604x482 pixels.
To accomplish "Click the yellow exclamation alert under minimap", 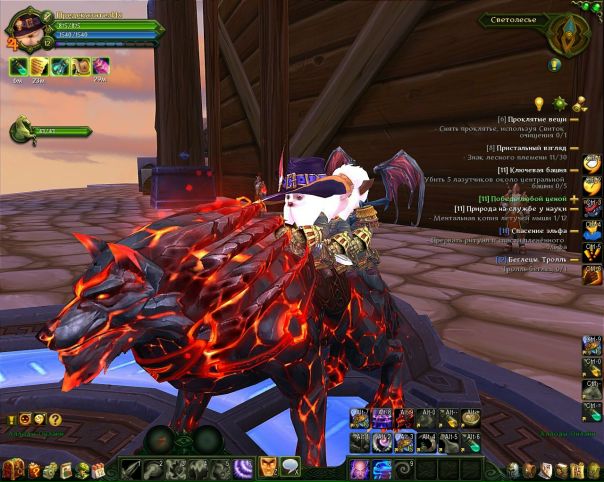I will [x=555, y=64].
